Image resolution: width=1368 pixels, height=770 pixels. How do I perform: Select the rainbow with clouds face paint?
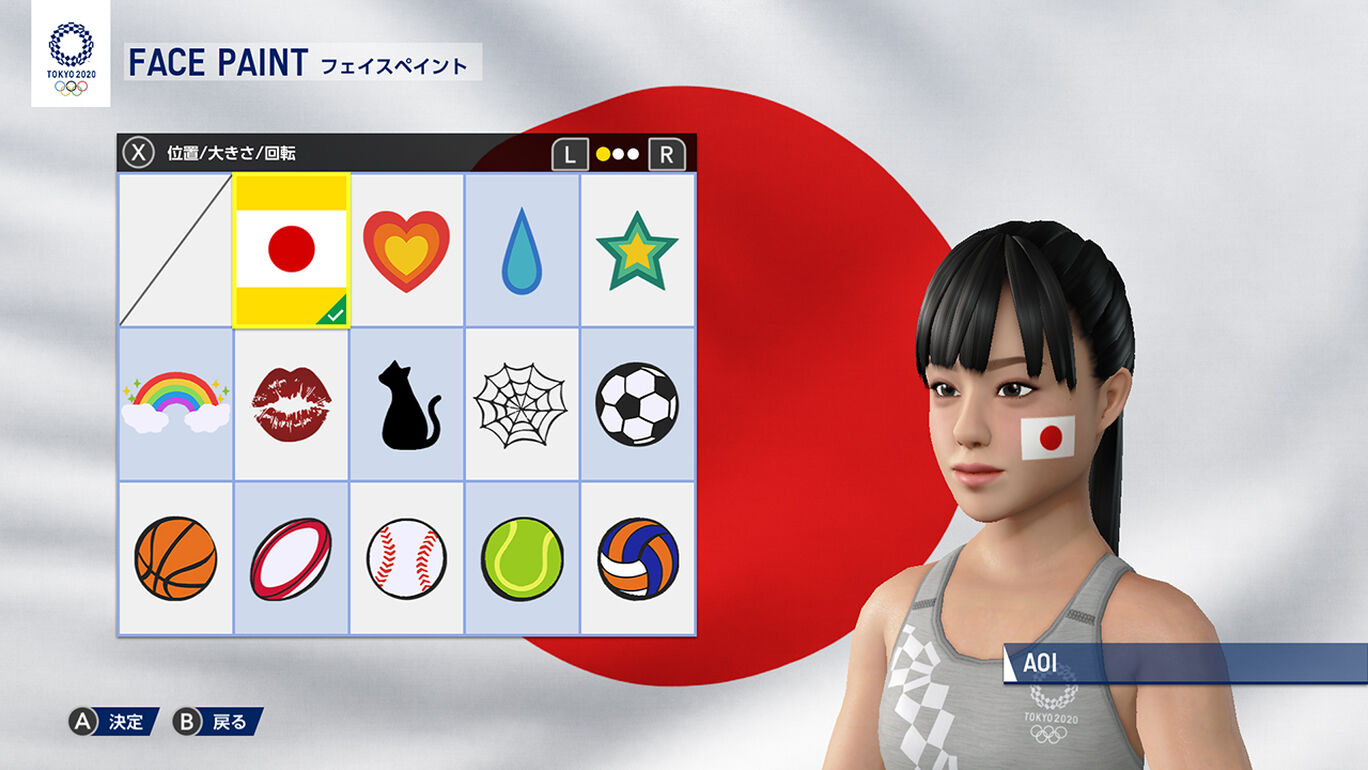(175, 404)
